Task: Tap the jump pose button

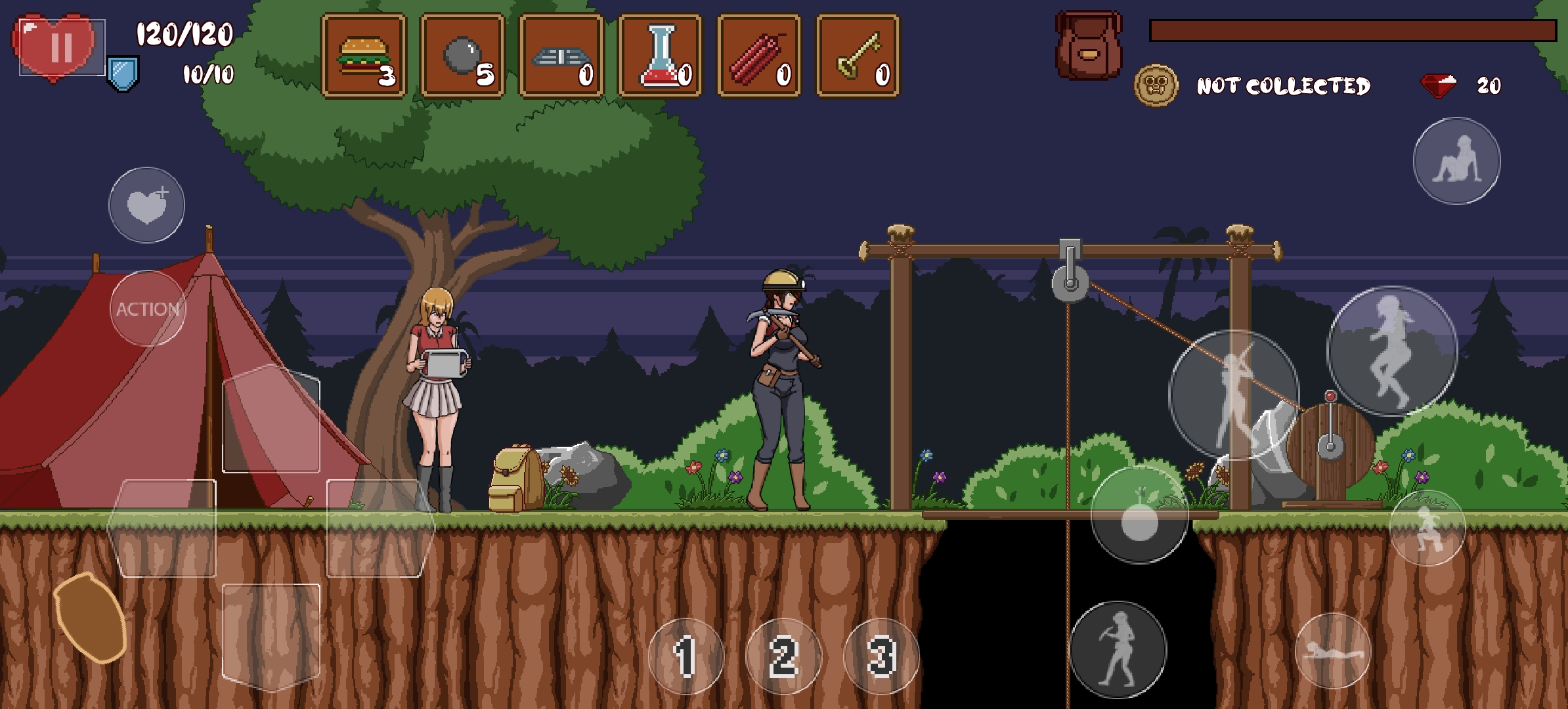Action: point(1392,351)
